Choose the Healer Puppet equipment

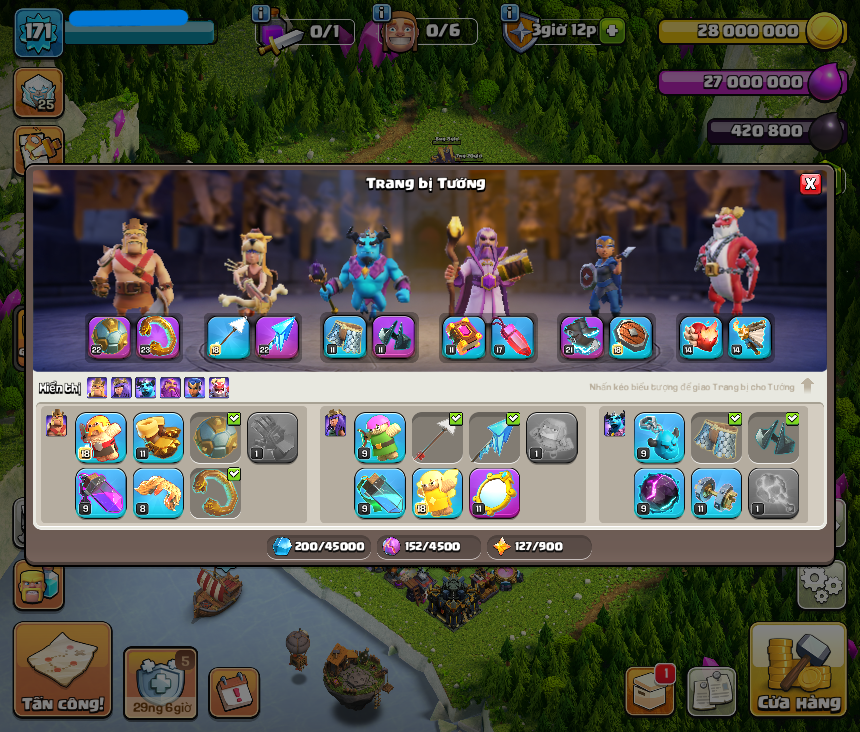tap(437, 493)
